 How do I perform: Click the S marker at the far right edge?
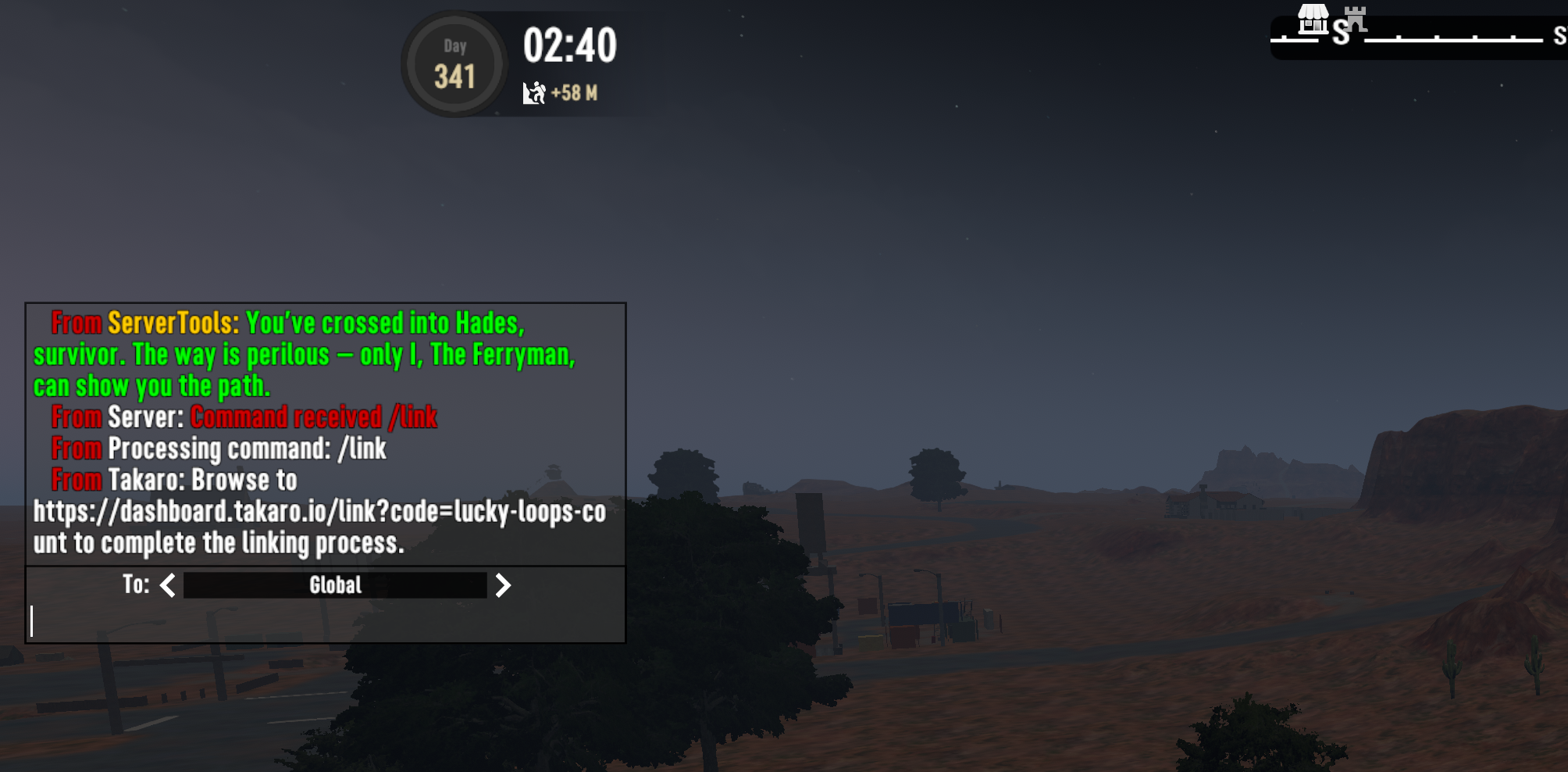(1559, 37)
